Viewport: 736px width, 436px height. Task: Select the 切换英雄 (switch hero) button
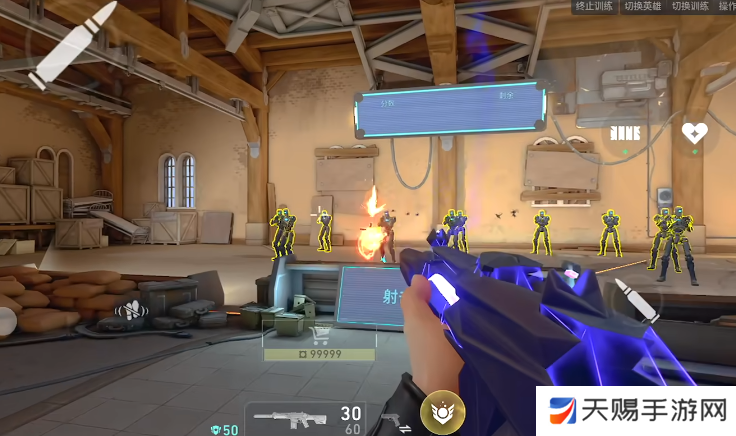point(644,7)
